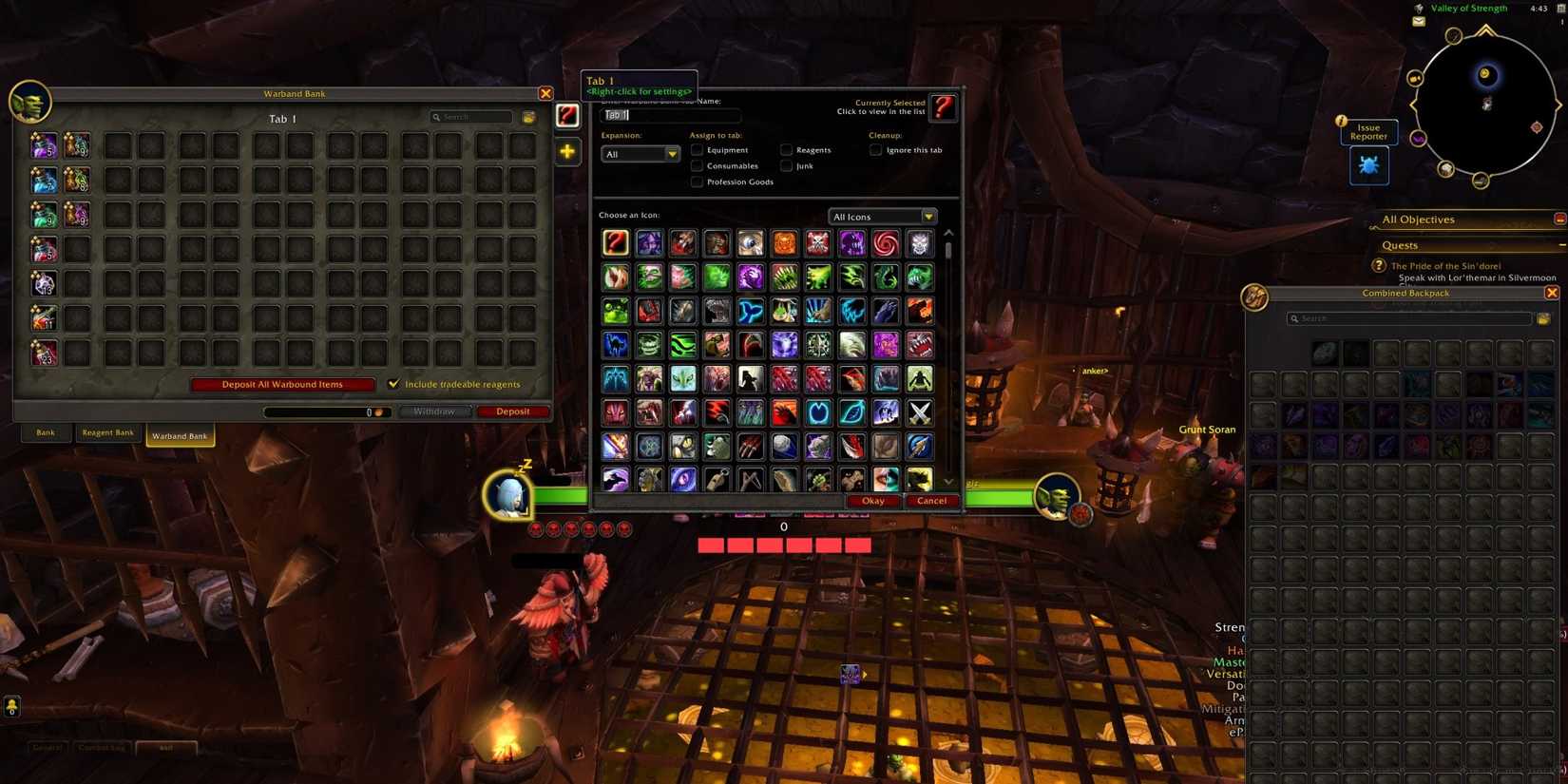Image resolution: width=1568 pixels, height=784 pixels.
Task: Choose the skull icon in the icon picker
Action: (x=917, y=242)
